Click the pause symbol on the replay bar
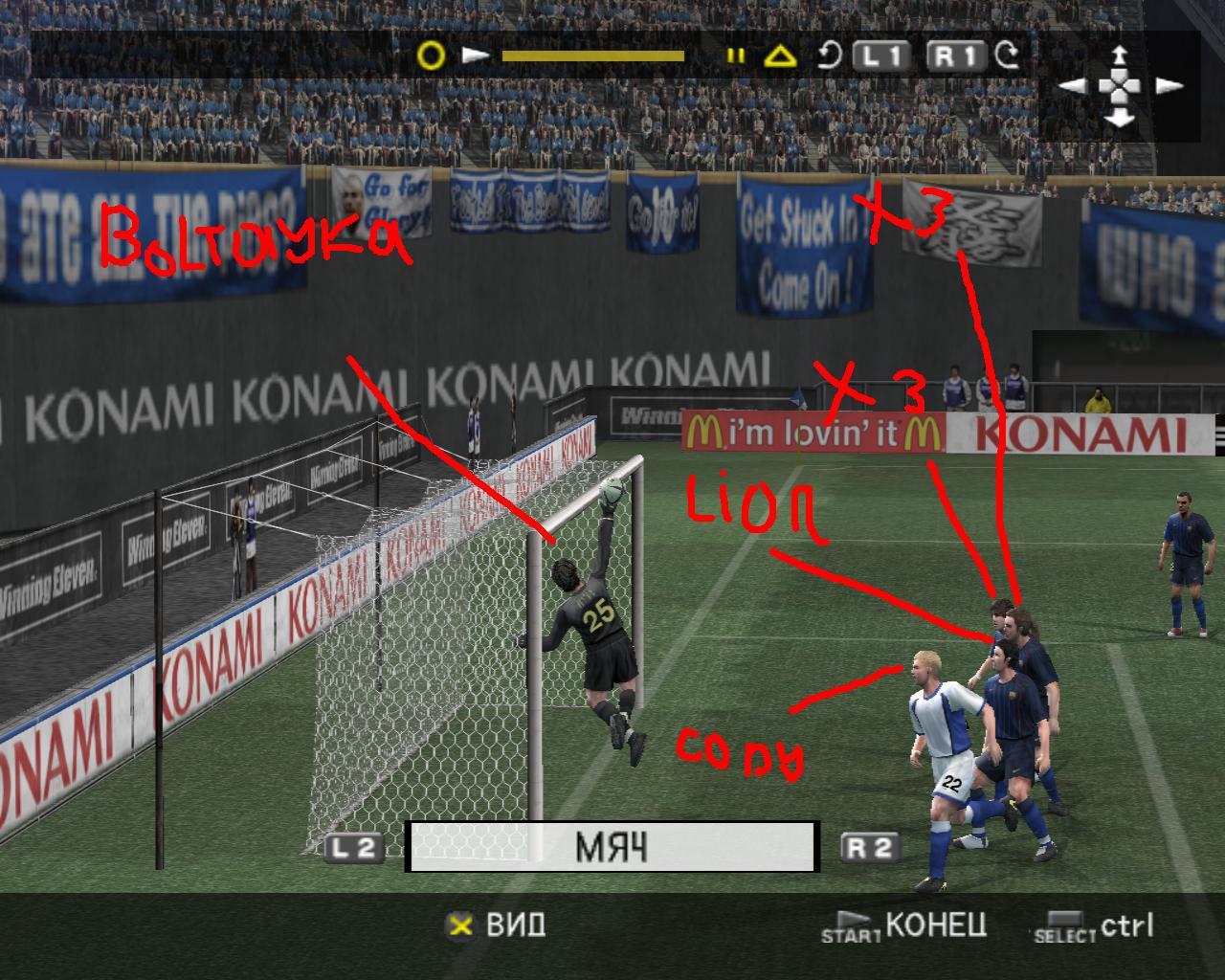Image resolution: width=1225 pixels, height=980 pixels. coord(735,56)
